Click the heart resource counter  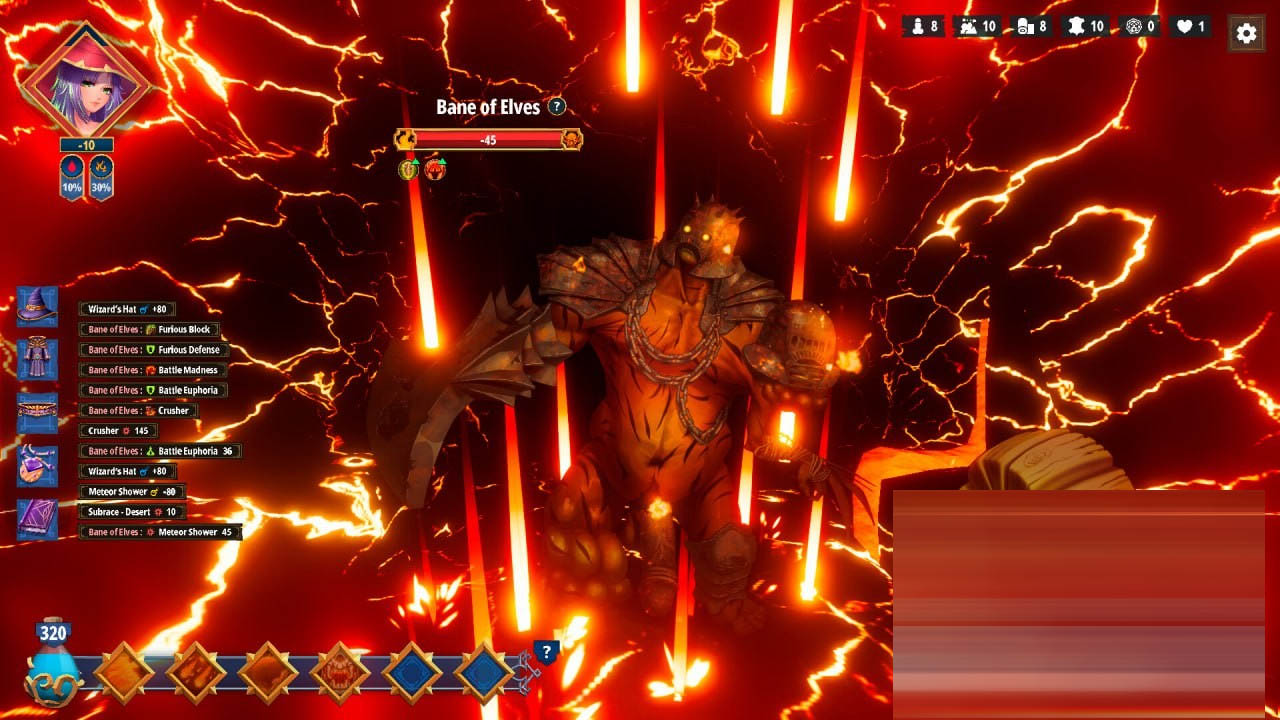pyautogui.click(x=1190, y=27)
